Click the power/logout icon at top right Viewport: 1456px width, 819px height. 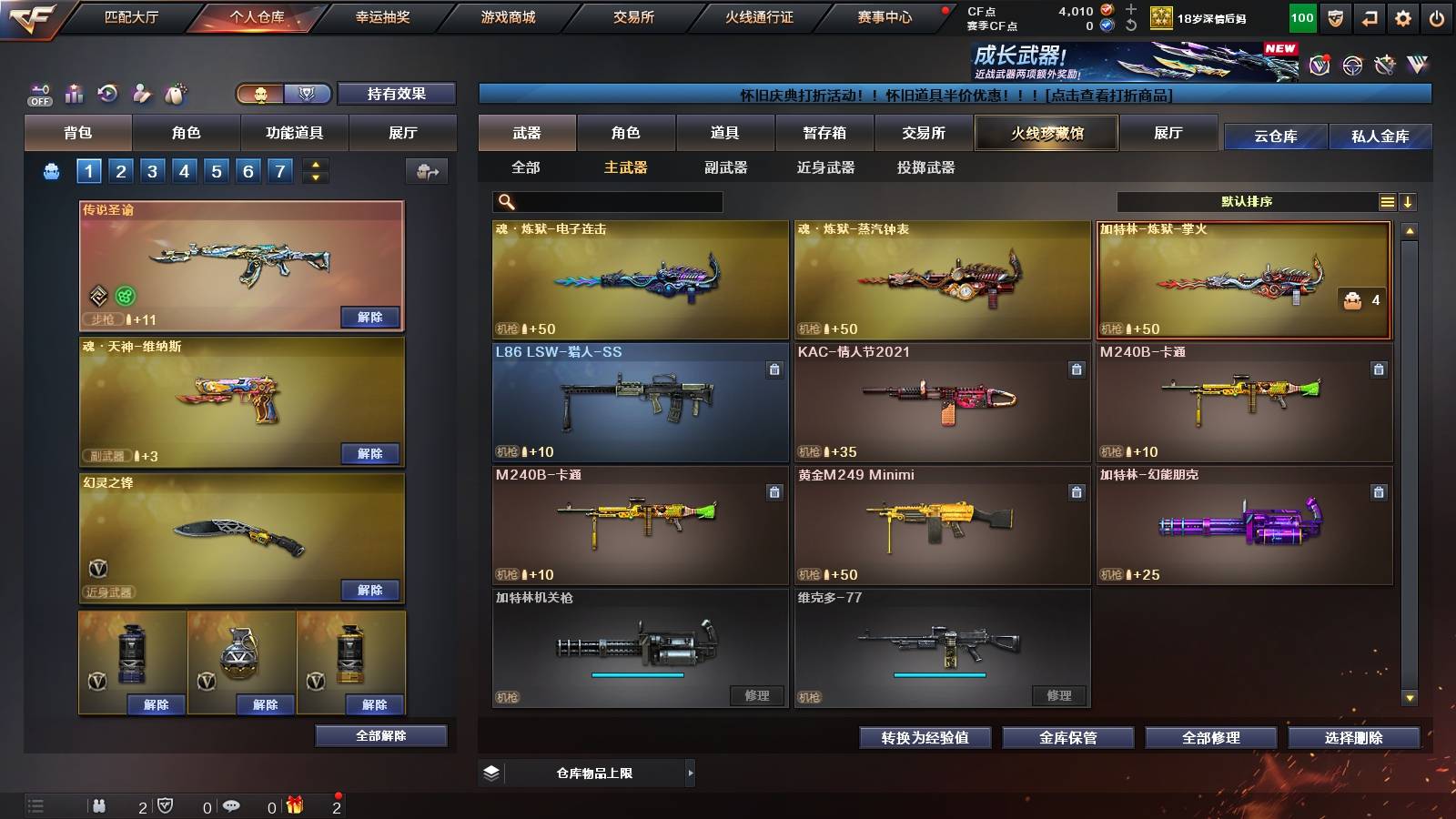[1436, 18]
